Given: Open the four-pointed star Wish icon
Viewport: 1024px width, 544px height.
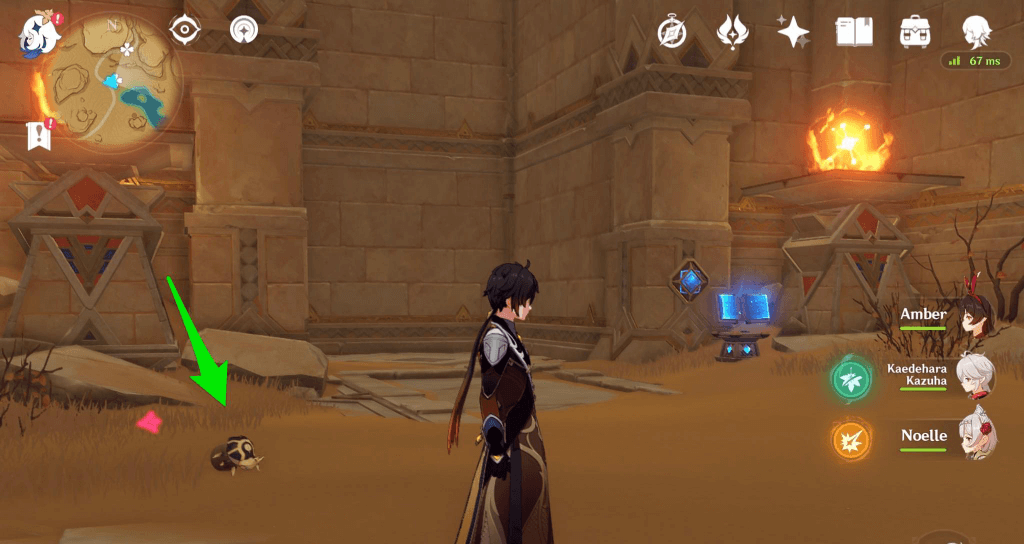Looking at the screenshot, I should point(794,32).
